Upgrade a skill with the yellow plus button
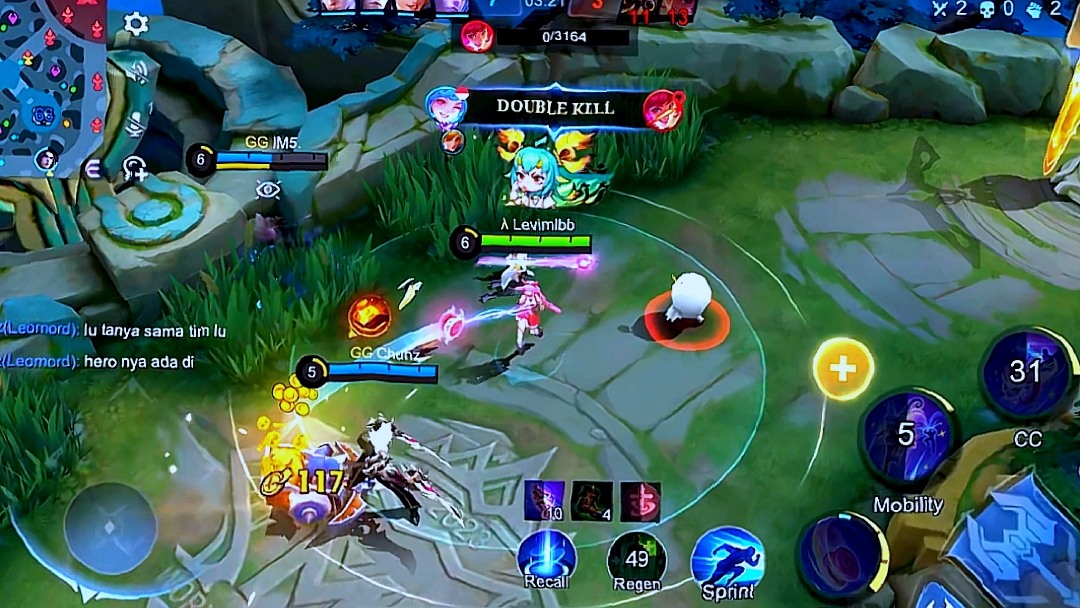This screenshot has height=608, width=1080. 843,369
